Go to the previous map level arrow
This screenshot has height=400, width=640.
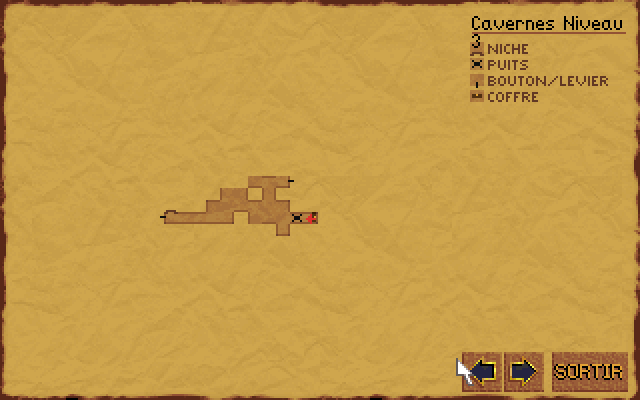pos(483,372)
